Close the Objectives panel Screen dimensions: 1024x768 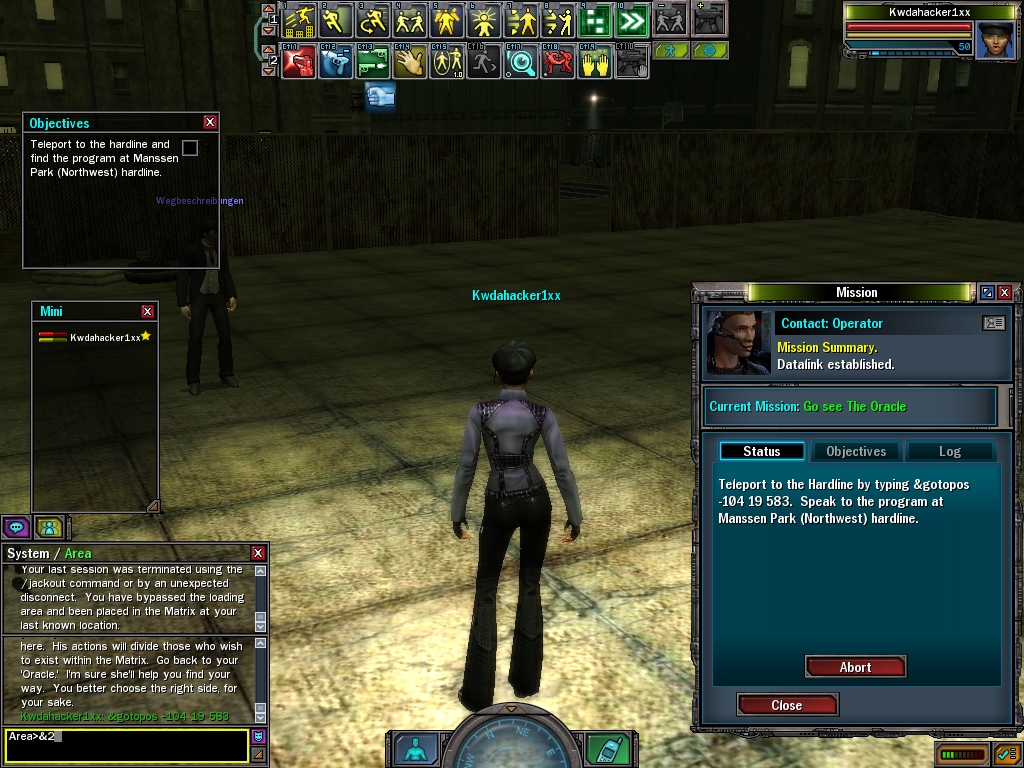pos(210,122)
